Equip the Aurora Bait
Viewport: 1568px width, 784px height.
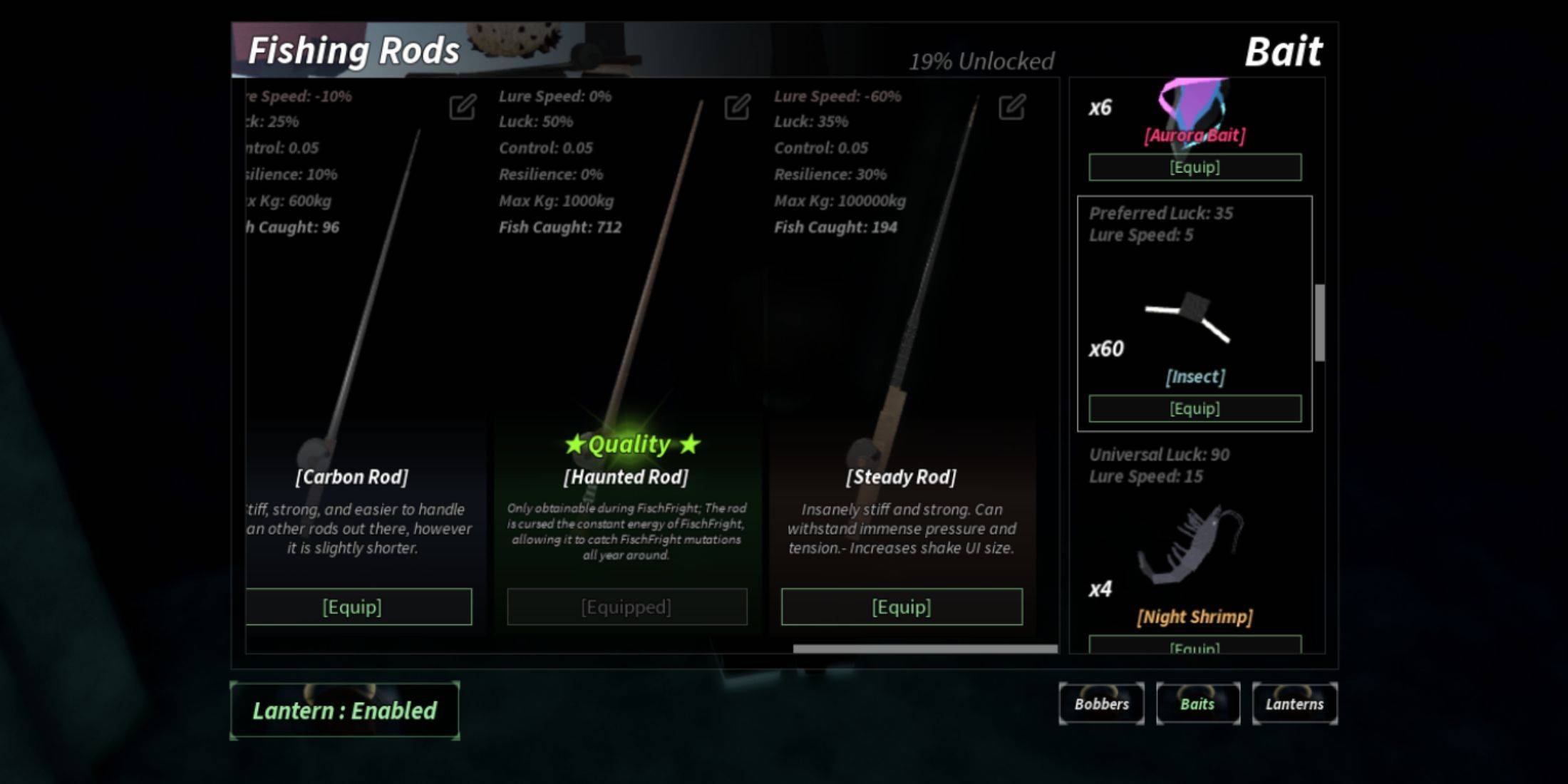tap(1195, 167)
